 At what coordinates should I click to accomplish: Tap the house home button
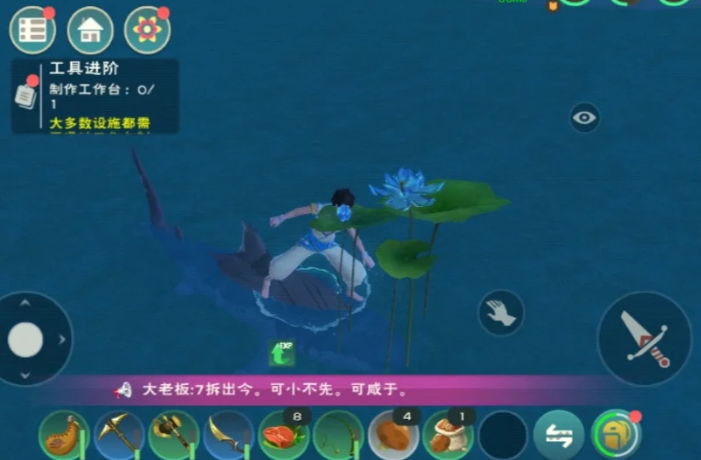pos(89,30)
